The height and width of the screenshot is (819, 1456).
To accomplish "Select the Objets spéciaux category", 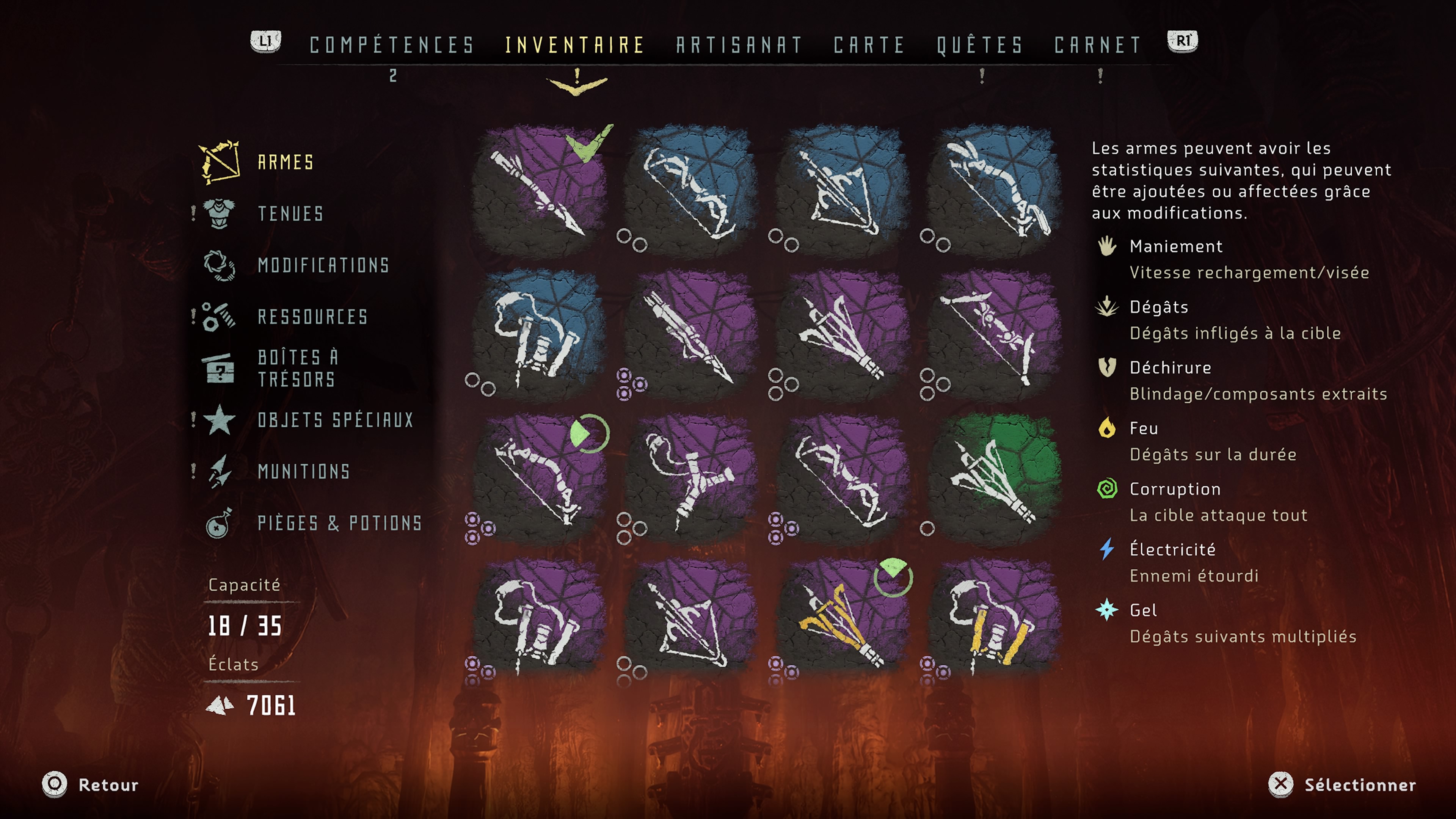I will tap(335, 420).
